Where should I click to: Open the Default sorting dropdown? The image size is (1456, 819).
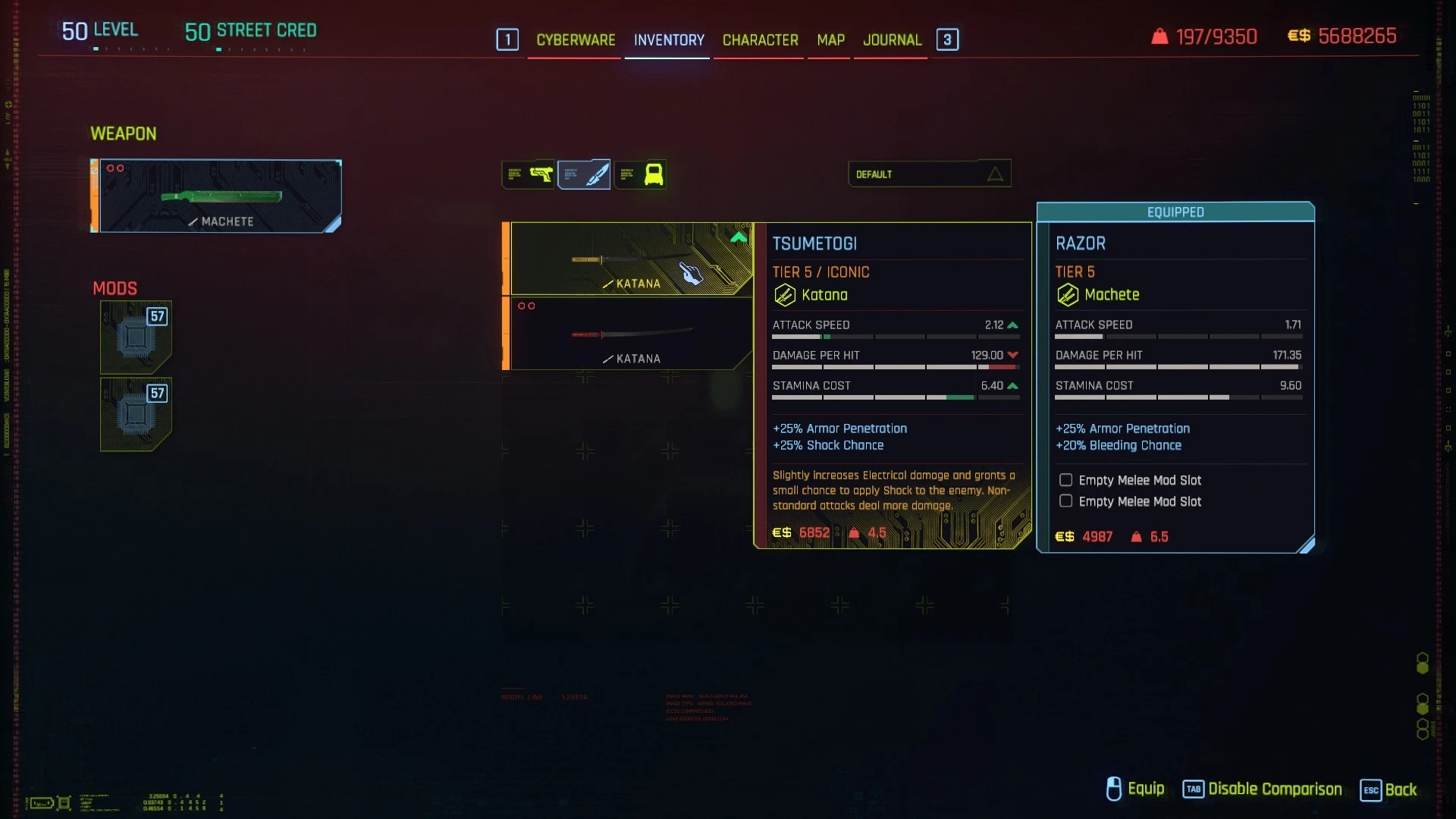coord(929,174)
